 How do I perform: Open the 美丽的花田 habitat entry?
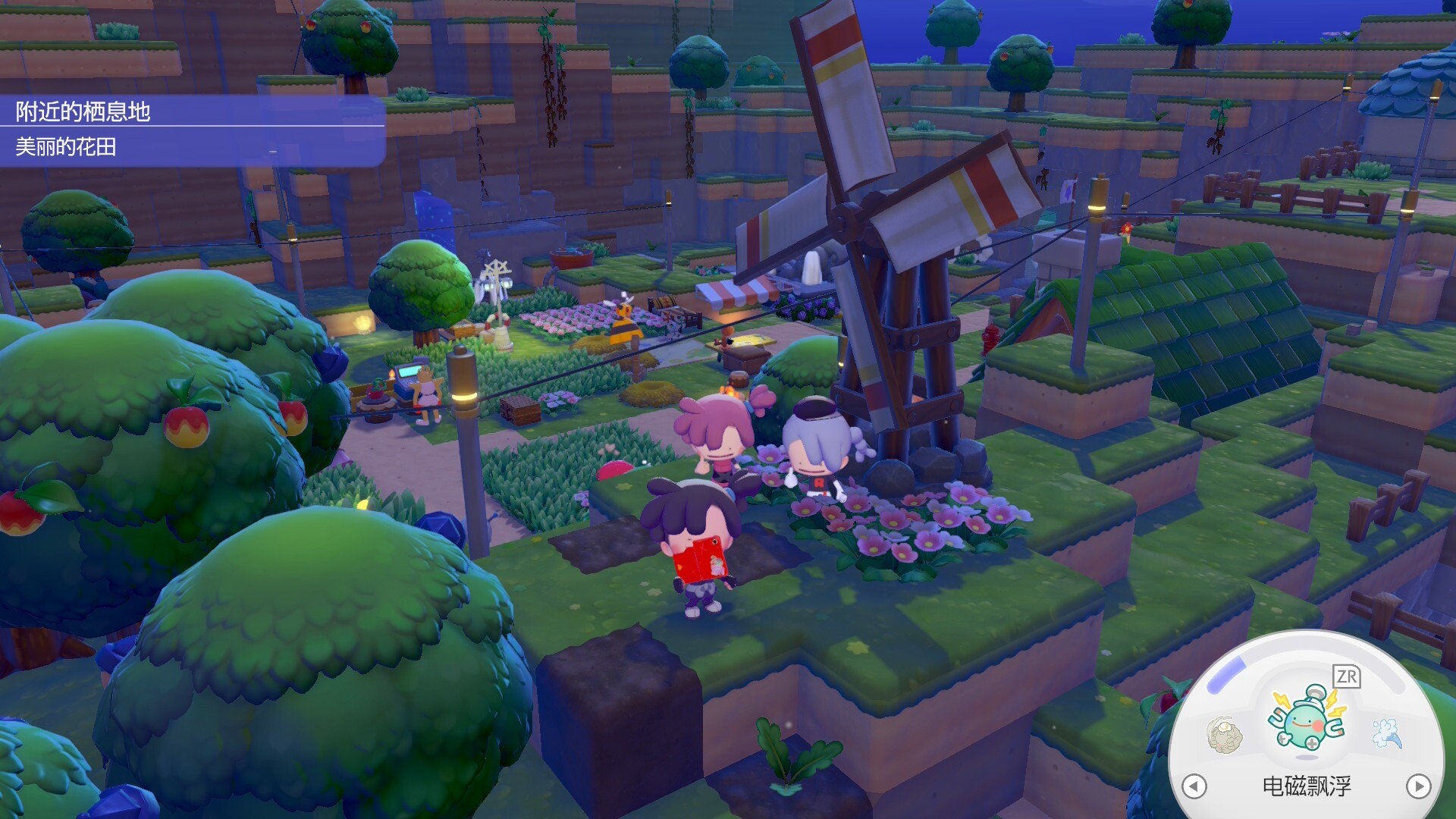coord(67,146)
